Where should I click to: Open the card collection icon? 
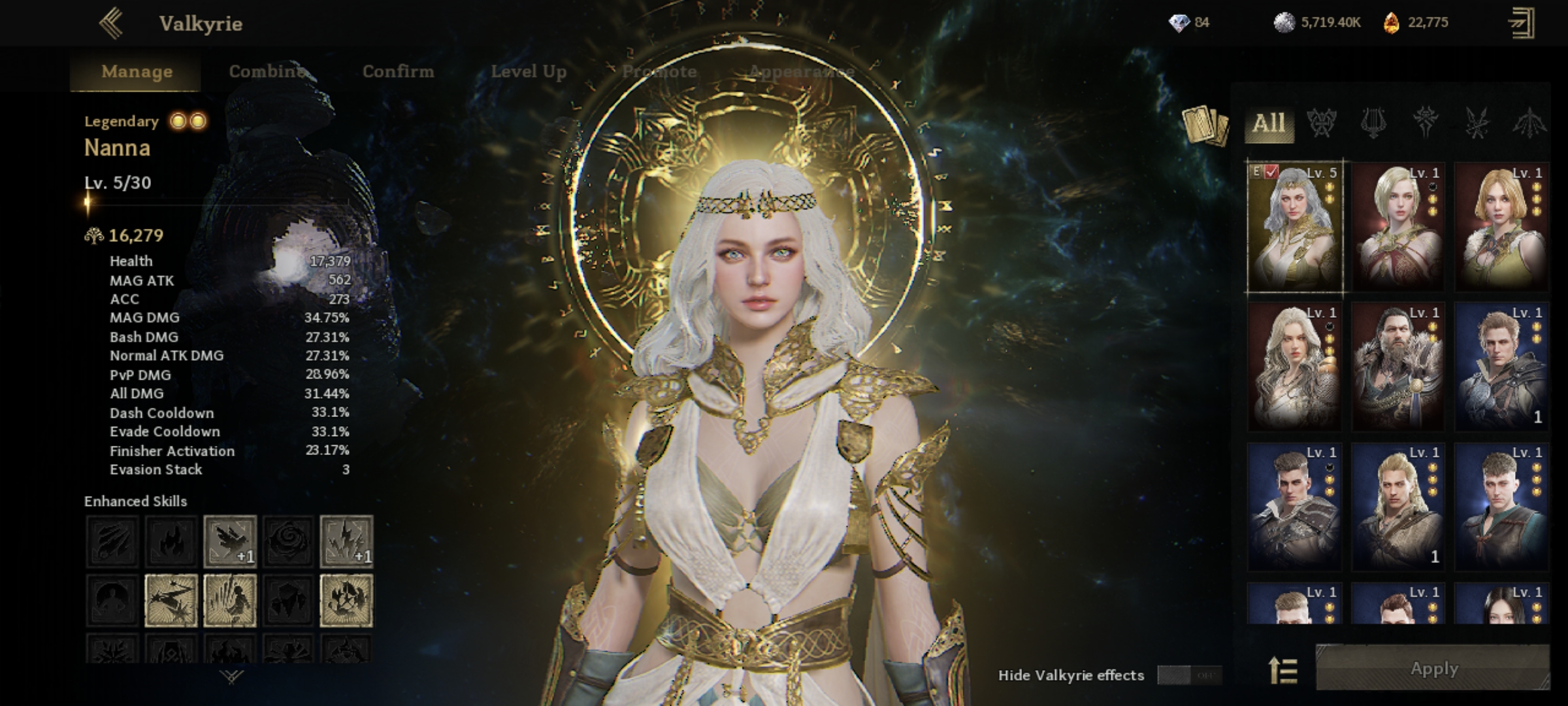pyautogui.click(x=1205, y=126)
